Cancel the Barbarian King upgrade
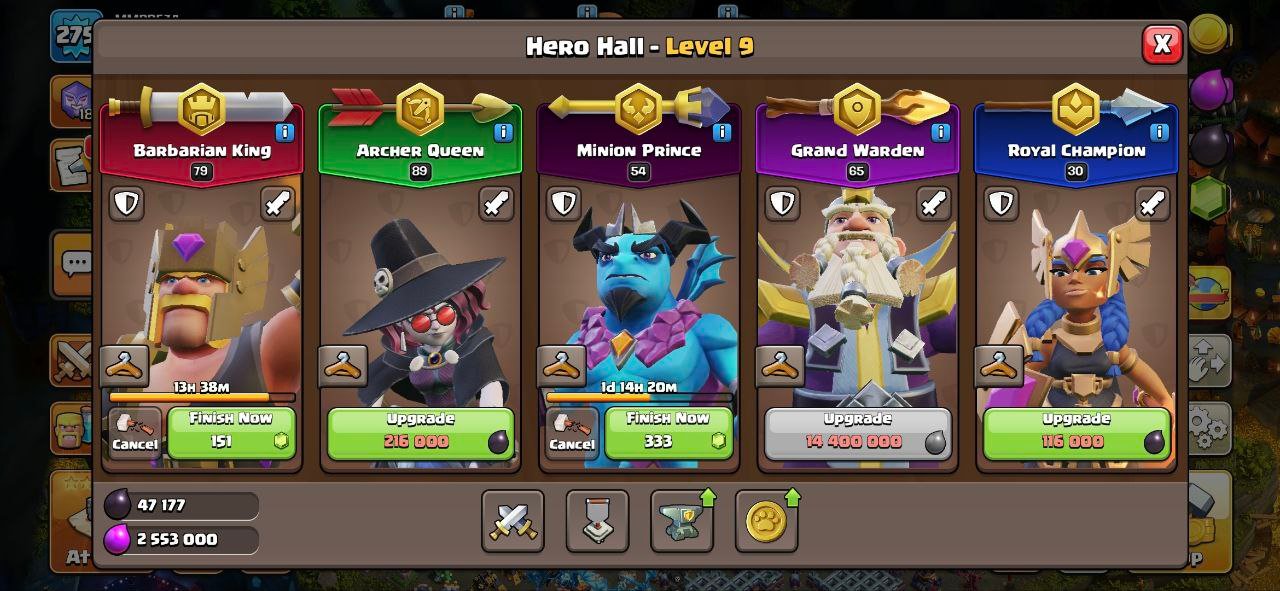 [135, 433]
